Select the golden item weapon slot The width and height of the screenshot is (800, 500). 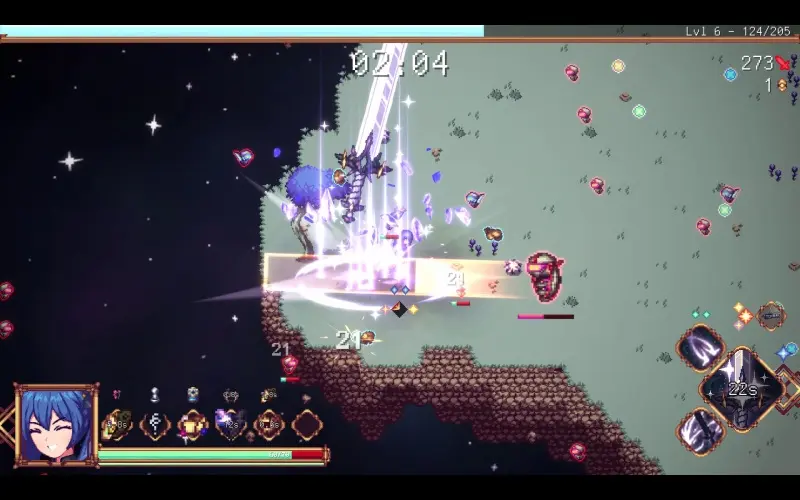[193, 425]
